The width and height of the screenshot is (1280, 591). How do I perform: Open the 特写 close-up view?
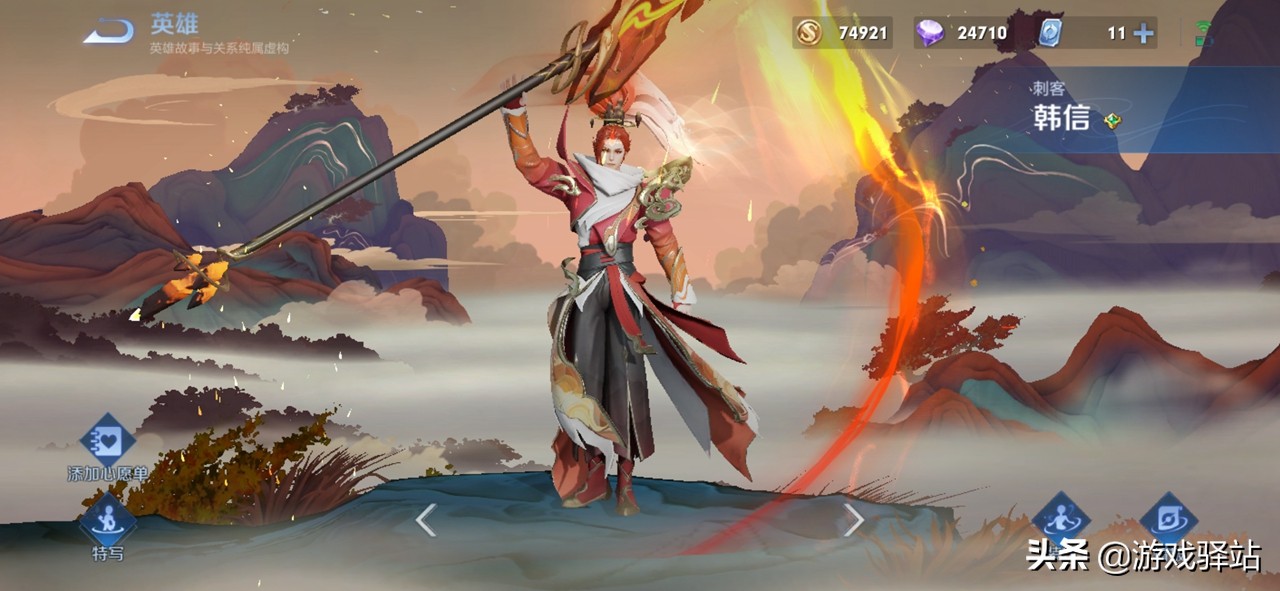point(107,521)
